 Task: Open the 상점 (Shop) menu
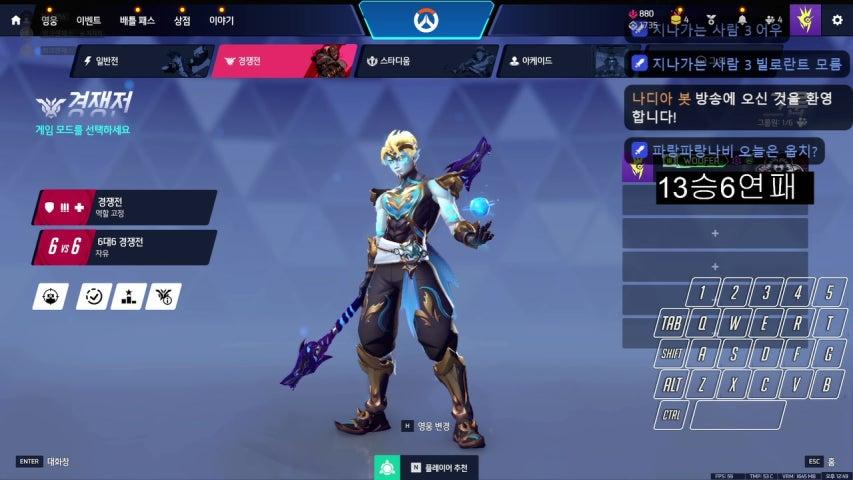click(x=182, y=20)
